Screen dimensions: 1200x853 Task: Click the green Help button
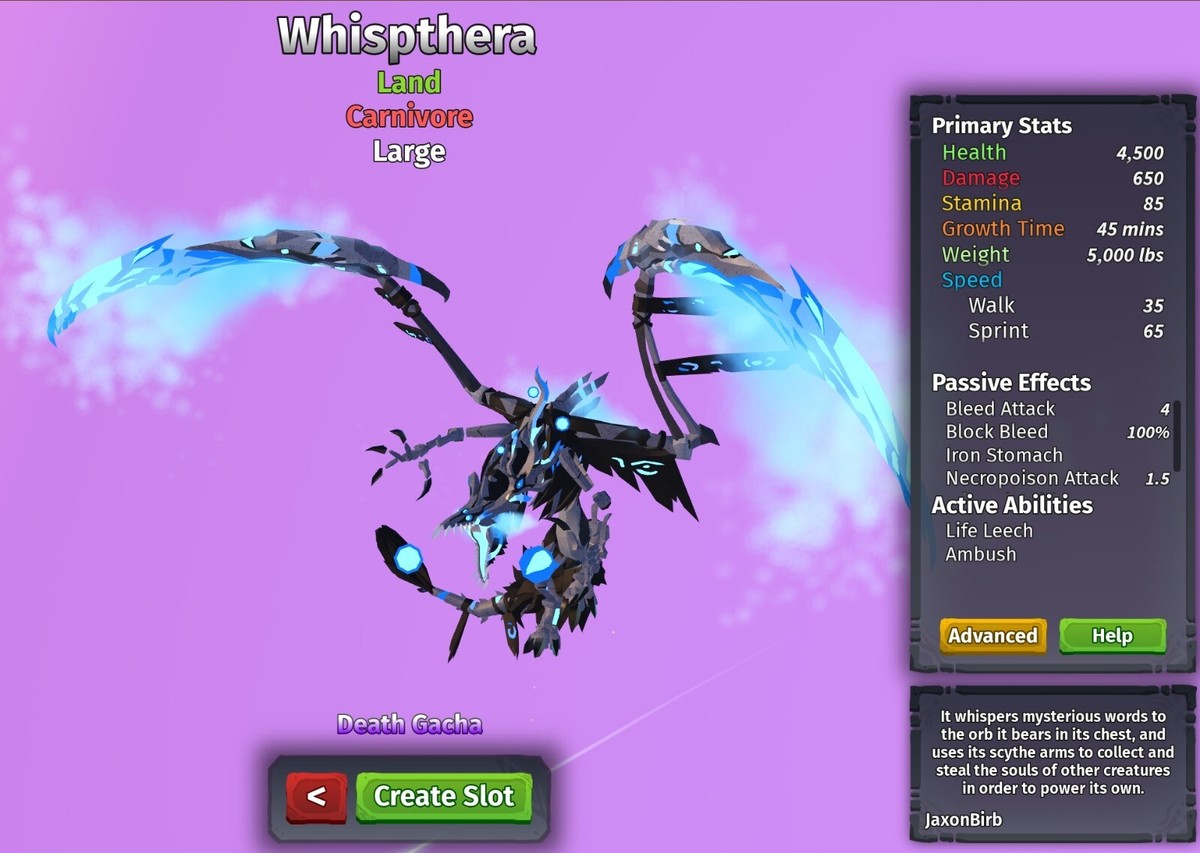click(1112, 636)
